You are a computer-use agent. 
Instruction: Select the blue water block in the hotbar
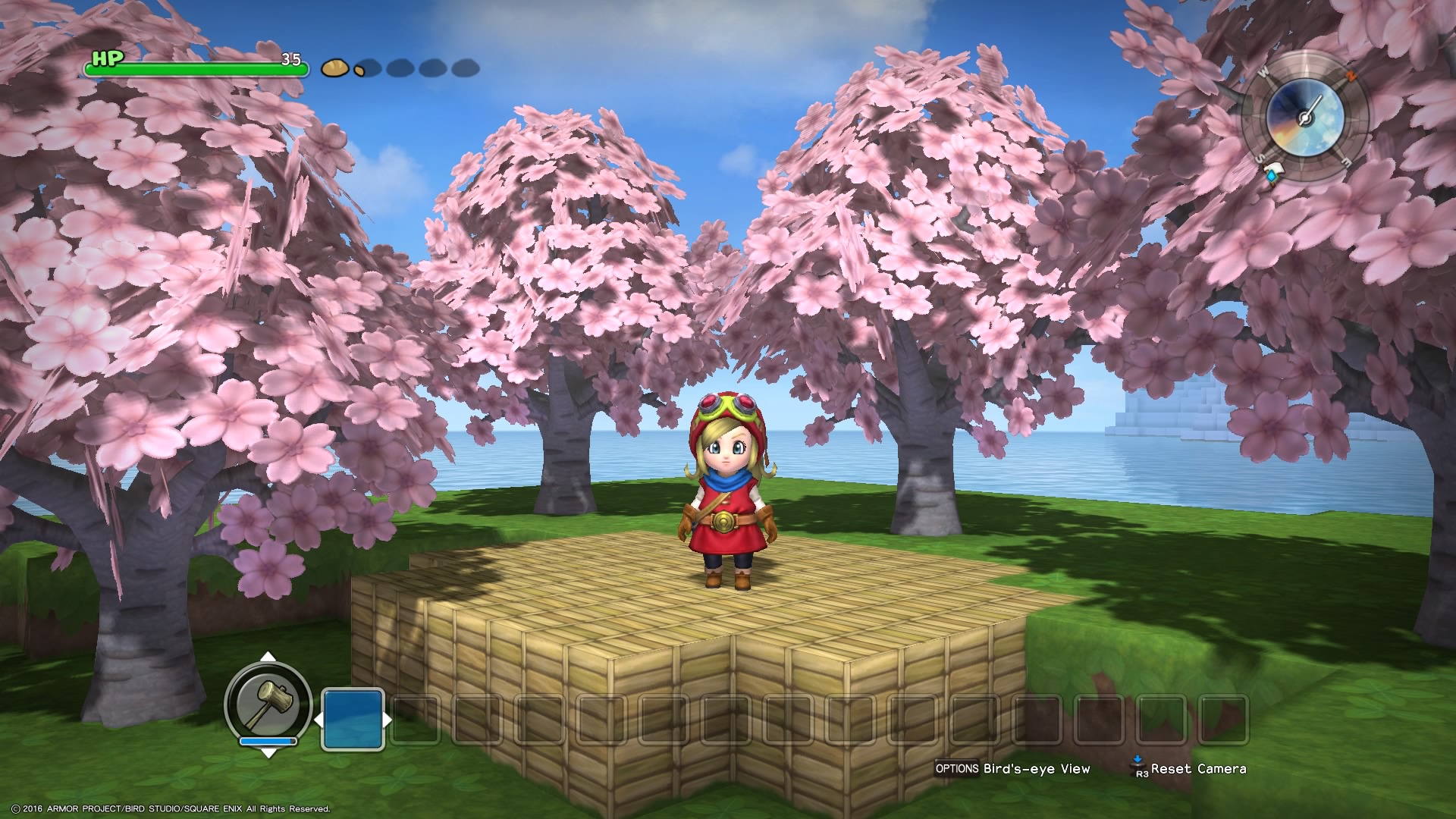(x=353, y=719)
